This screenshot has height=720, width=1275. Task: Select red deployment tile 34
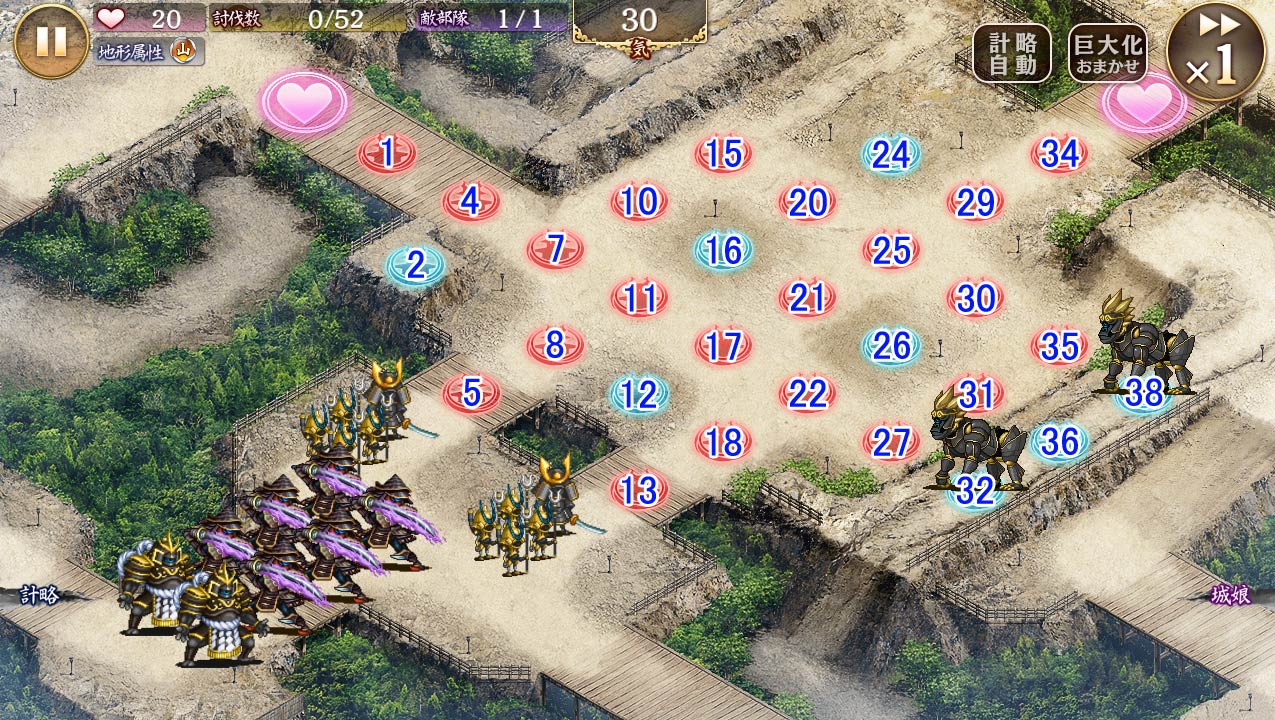tap(1059, 155)
